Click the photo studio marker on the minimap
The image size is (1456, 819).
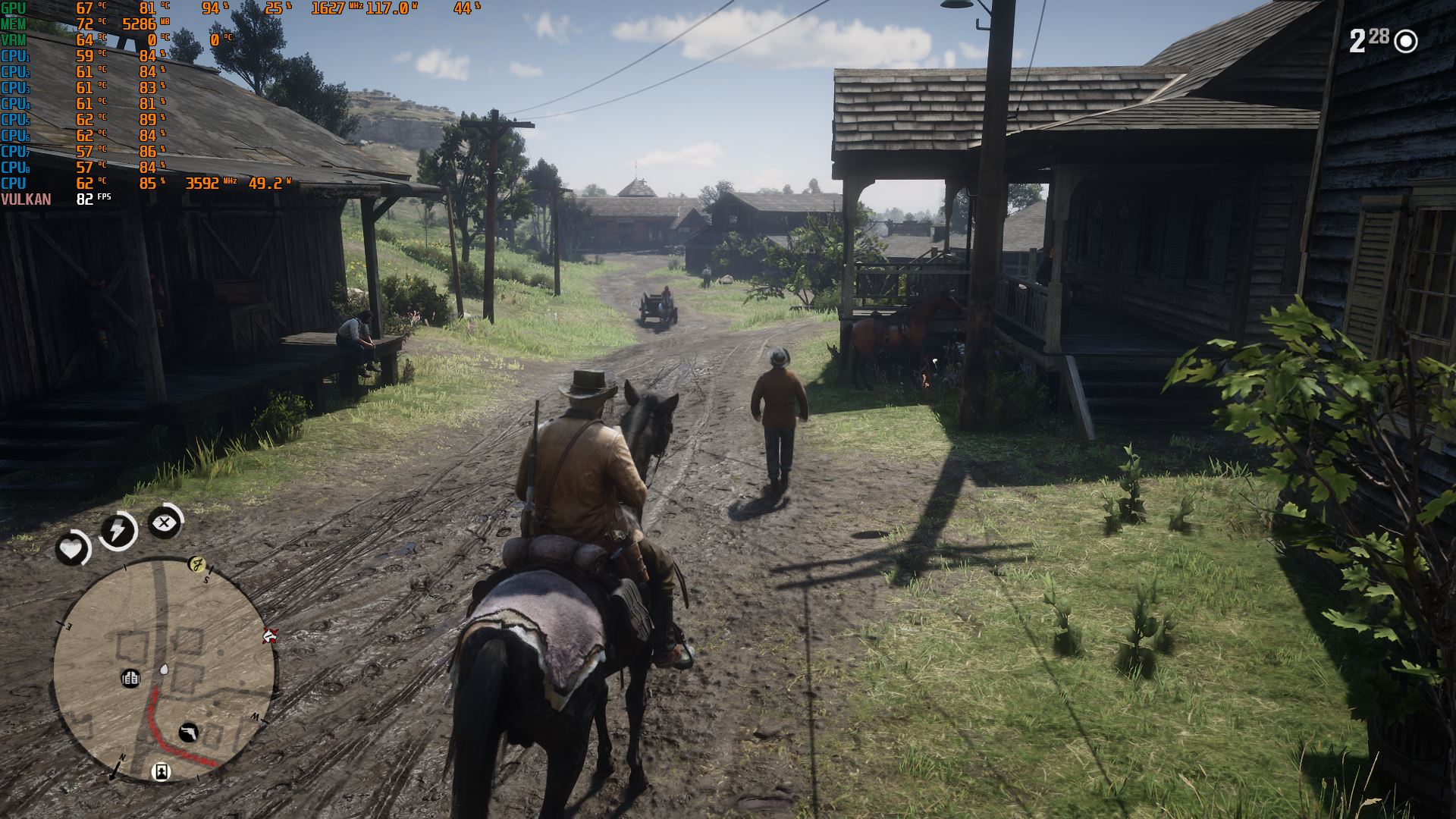[160, 771]
